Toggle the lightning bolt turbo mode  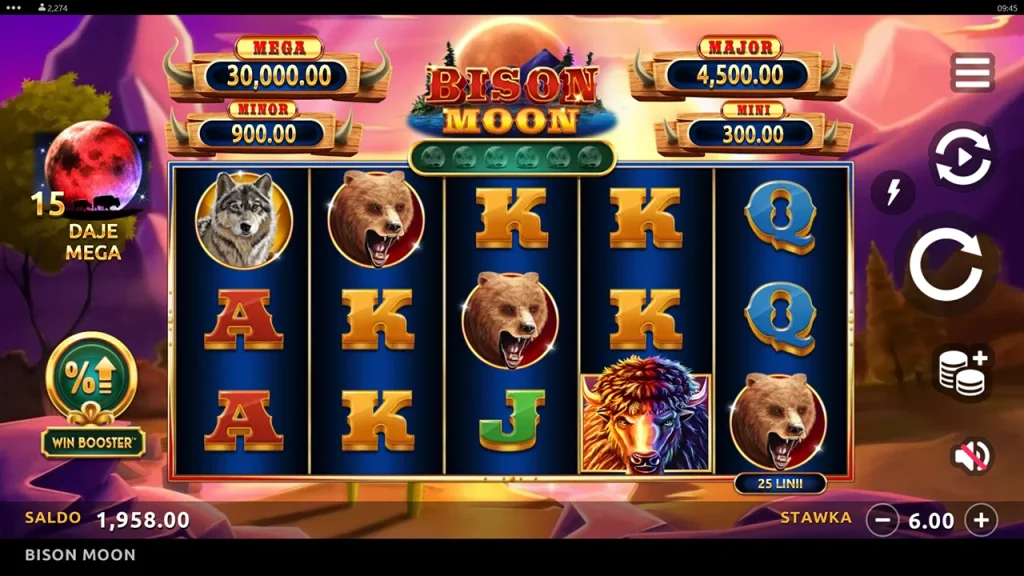click(892, 191)
